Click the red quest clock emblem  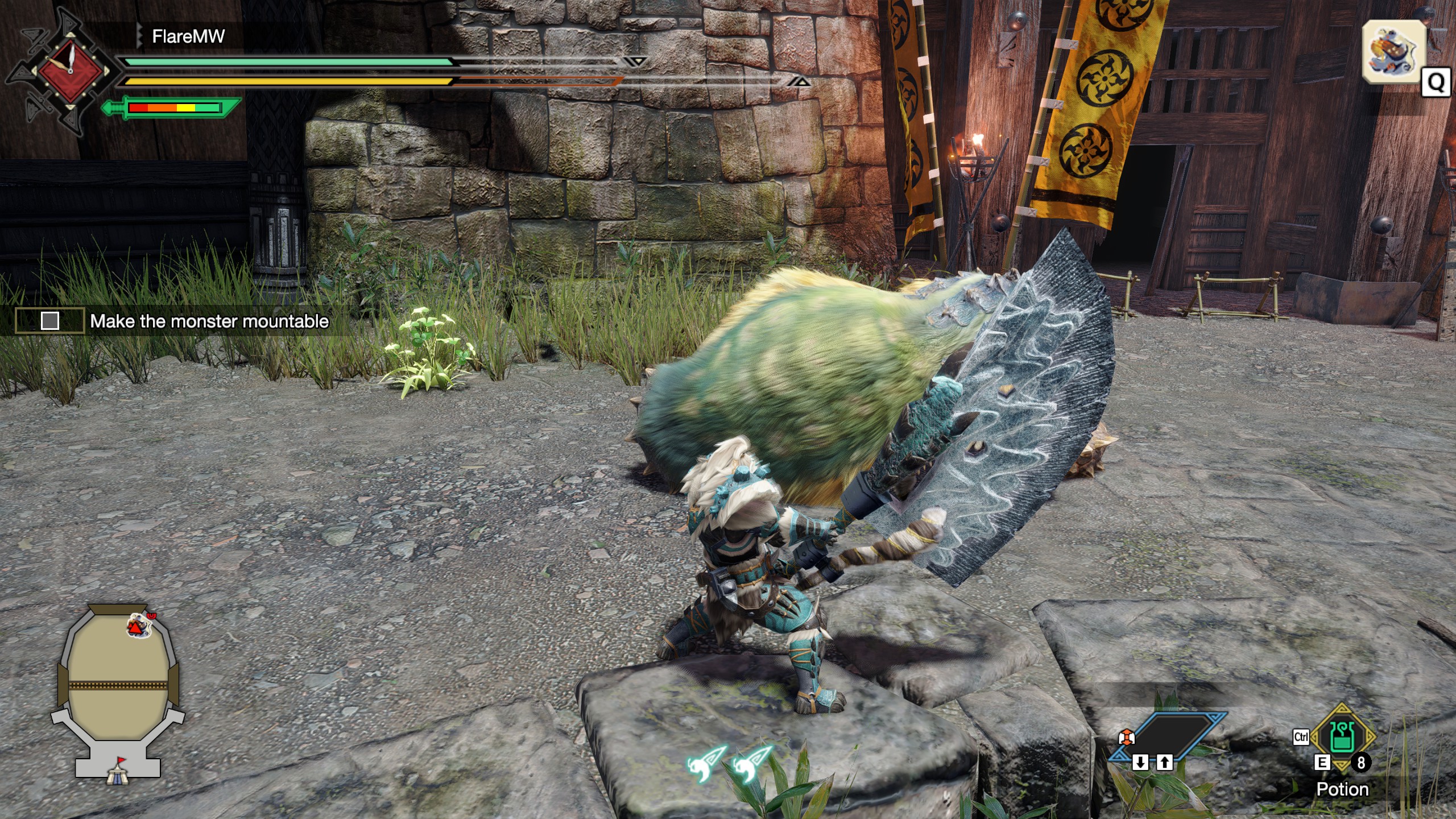70,72
